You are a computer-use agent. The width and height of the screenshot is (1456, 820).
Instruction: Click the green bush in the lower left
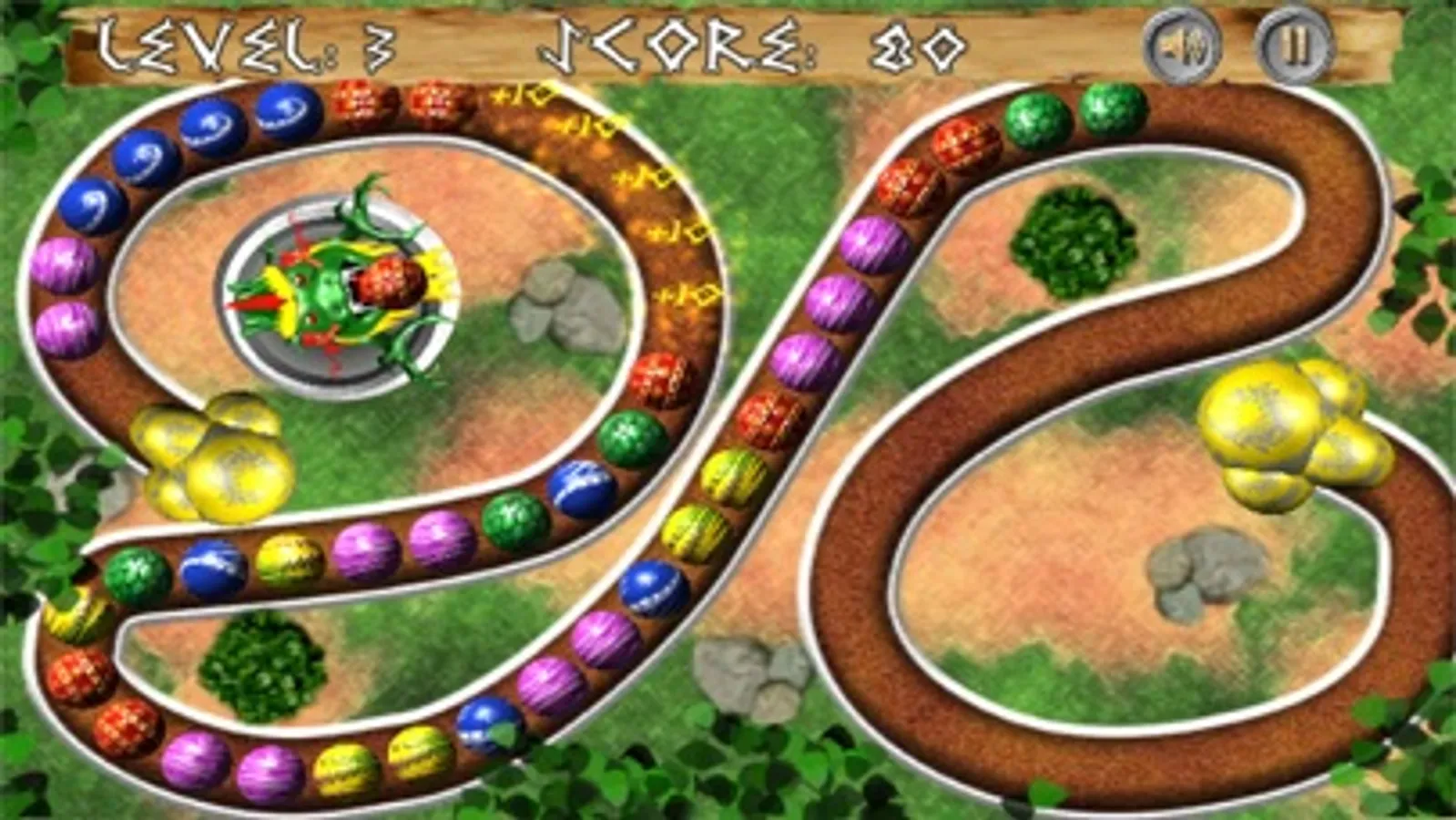click(264, 670)
